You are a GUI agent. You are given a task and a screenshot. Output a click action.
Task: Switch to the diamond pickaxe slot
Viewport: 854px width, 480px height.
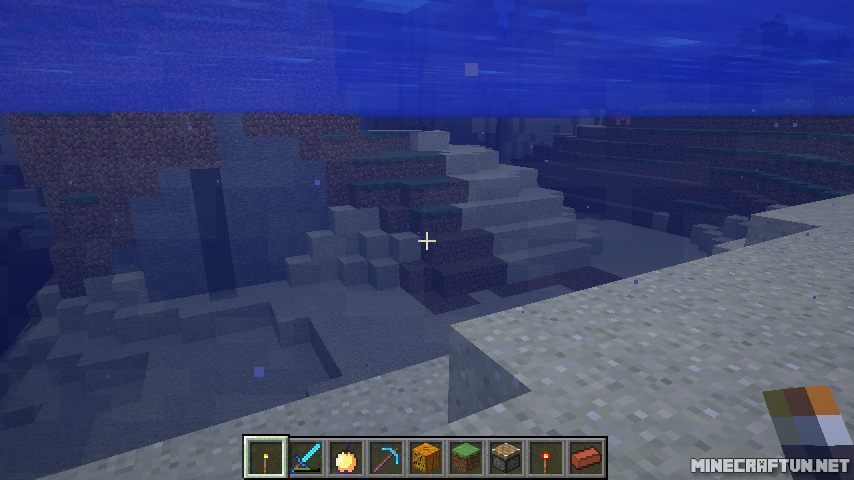386,457
